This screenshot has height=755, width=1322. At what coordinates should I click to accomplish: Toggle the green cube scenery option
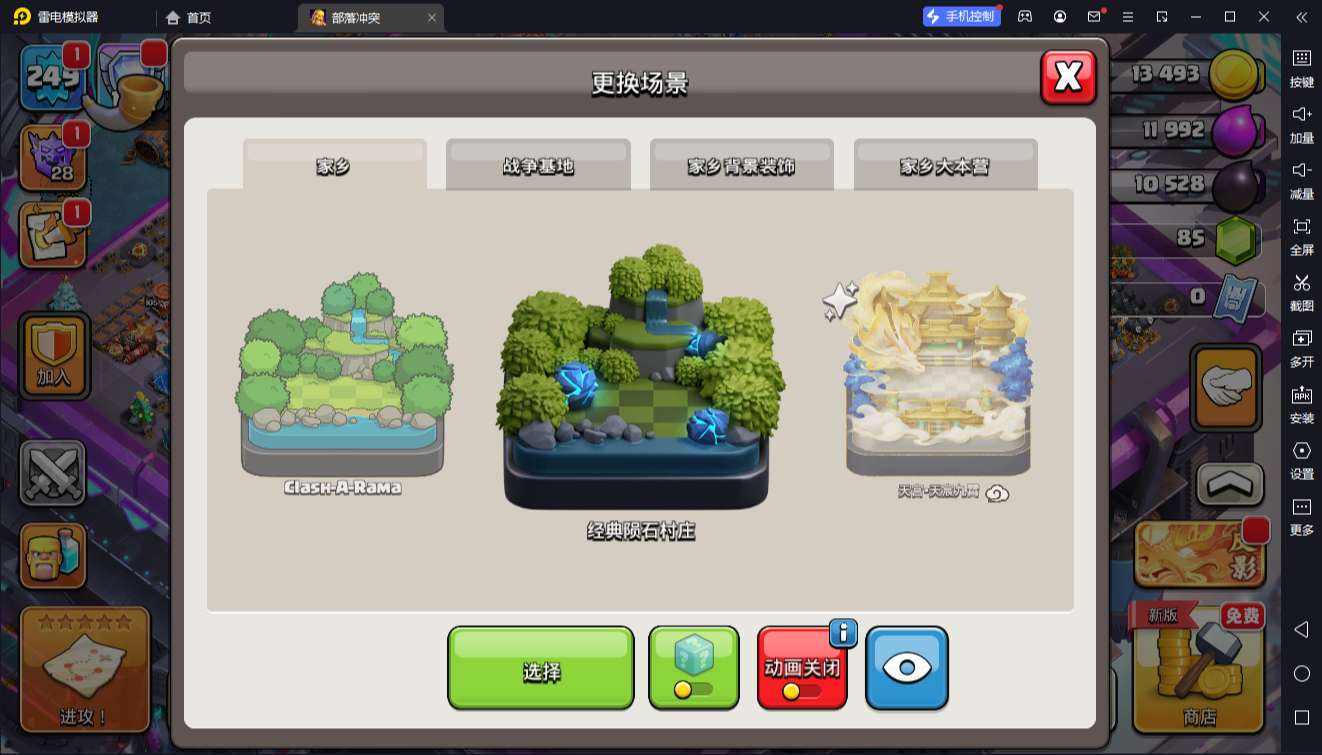[693, 666]
